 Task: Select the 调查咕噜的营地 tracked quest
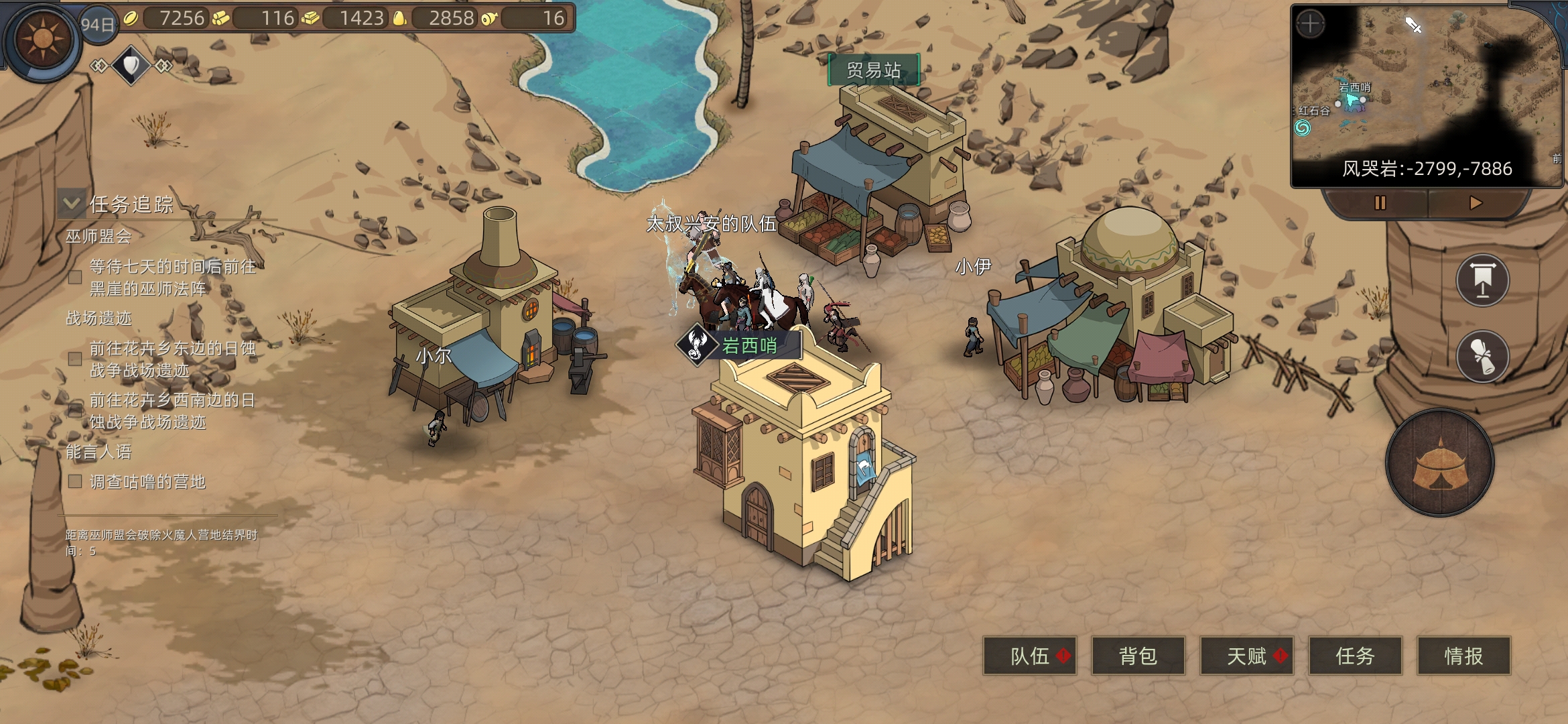tap(147, 482)
